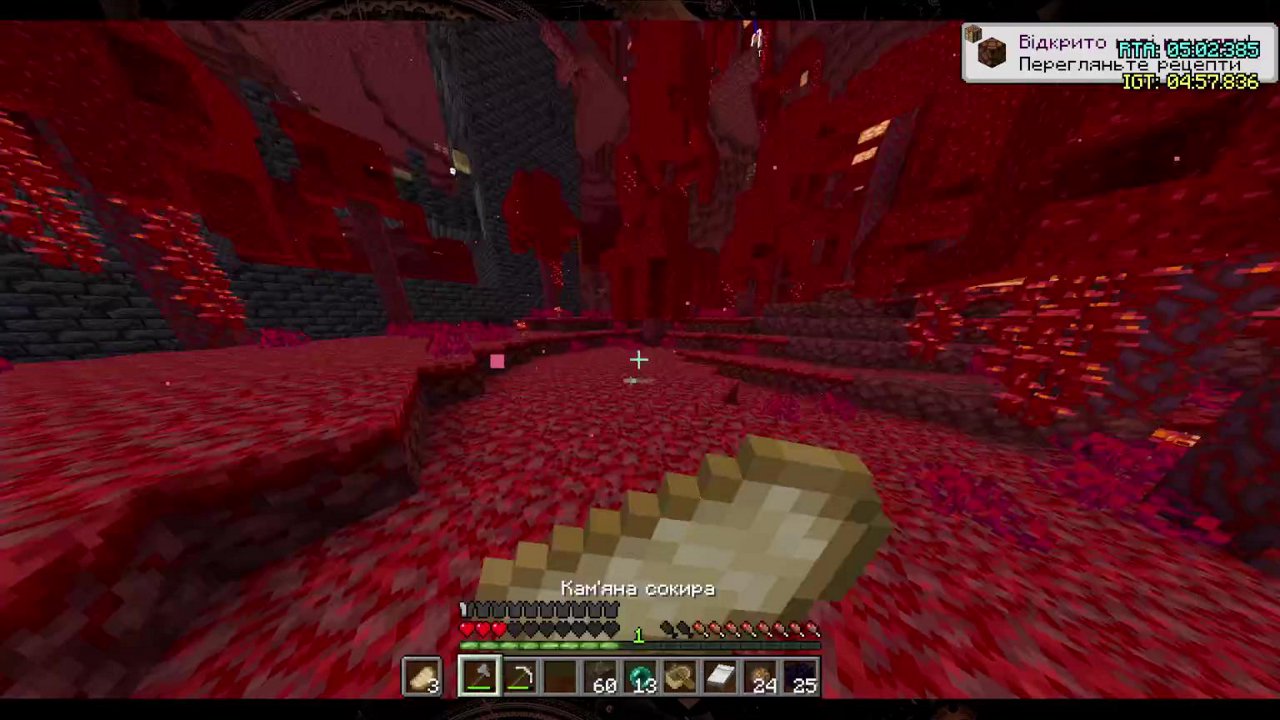Click the fungus item in the hotbar
The width and height of the screenshot is (1280, 720).
(680, 678)
